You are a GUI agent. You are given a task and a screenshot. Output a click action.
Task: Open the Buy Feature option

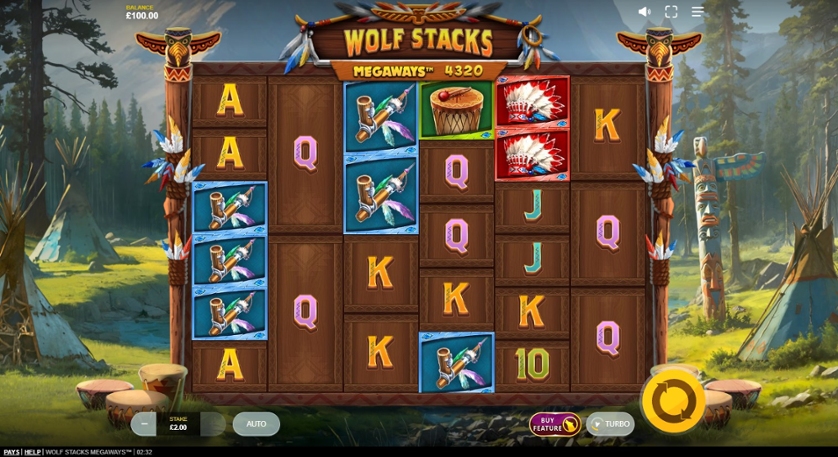[554, 424]
